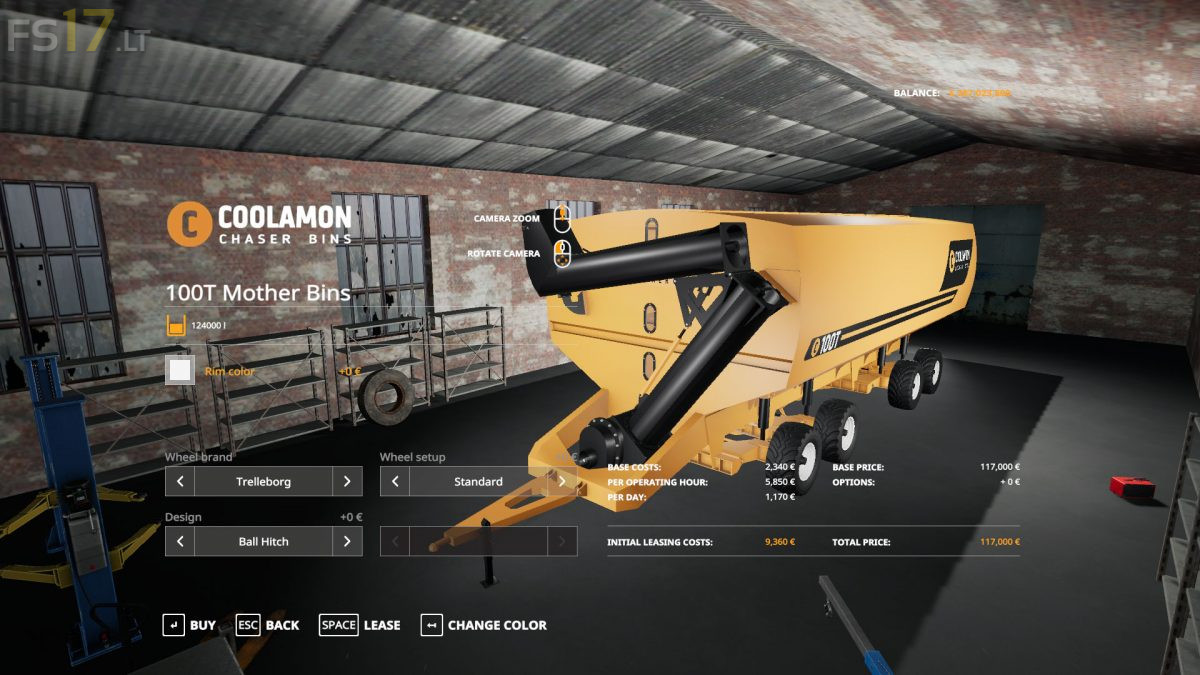Switch to next Wheel brand after Trelleborg
This screenshot has width=1200, height=675.
coord(347,481)
